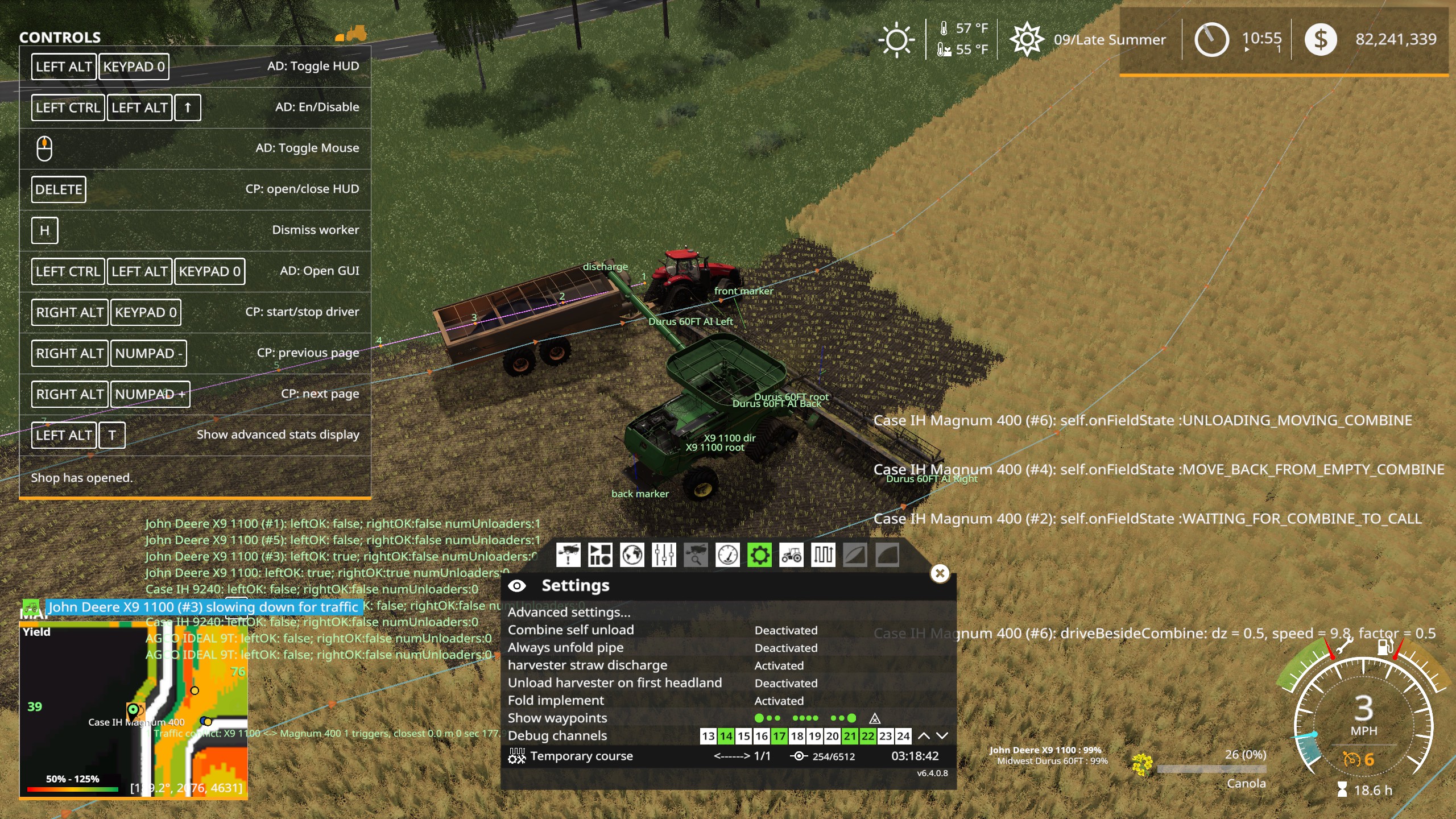The height and width of the screenshot is (819, 1456).
Task: Select the combine search page icon
Action: point(695,555)
